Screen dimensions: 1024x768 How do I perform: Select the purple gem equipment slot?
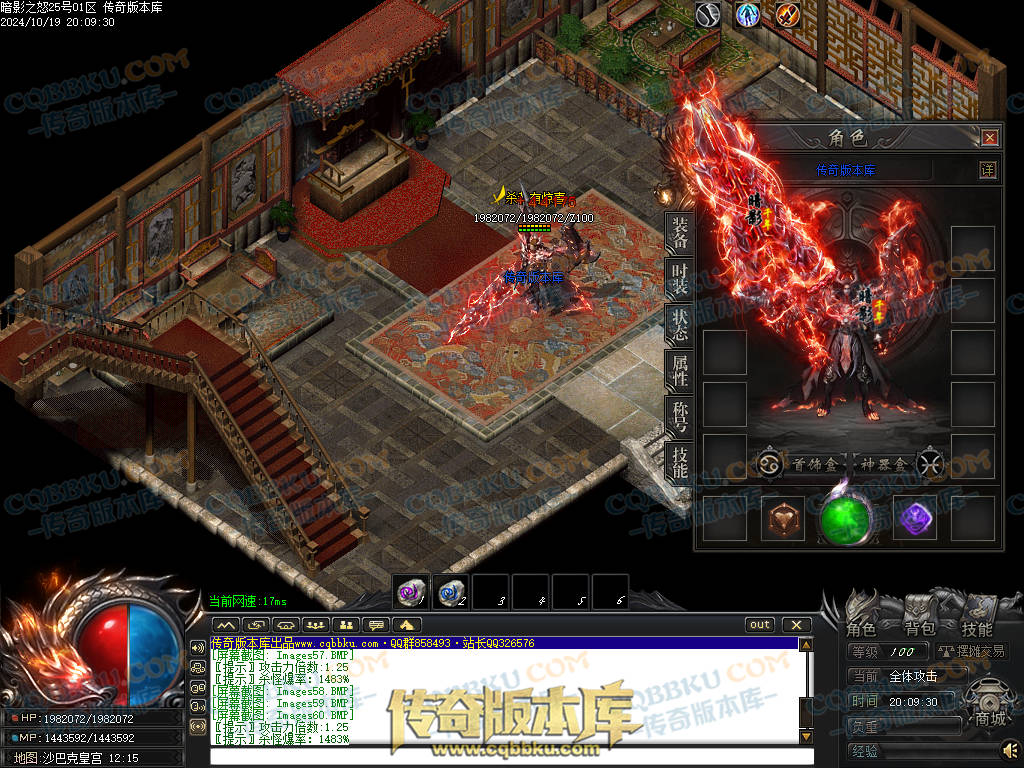tap(913, 518)
